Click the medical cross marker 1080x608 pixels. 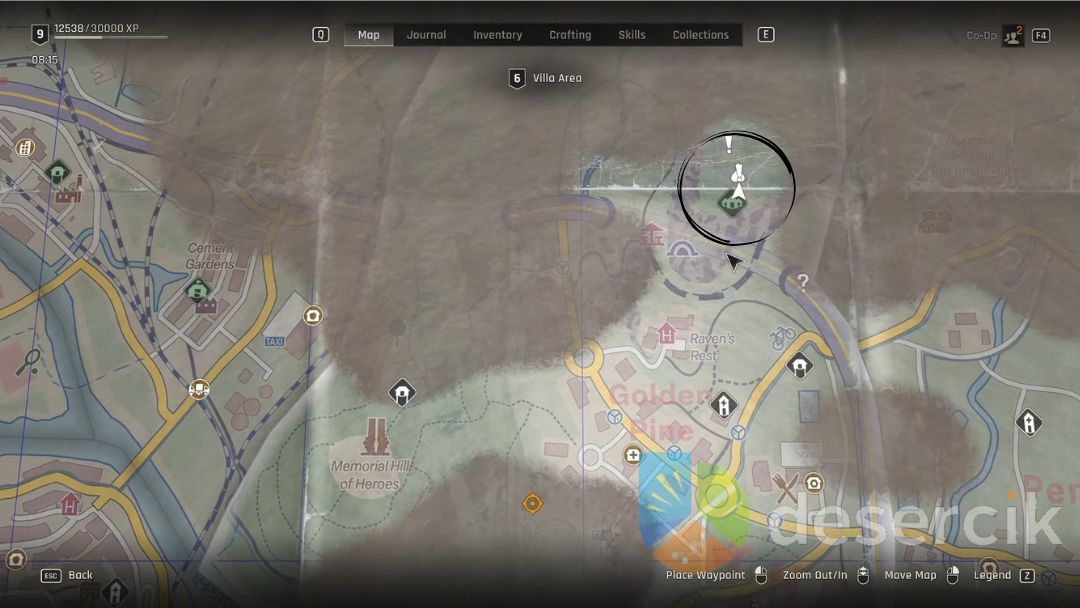point(633,456)
